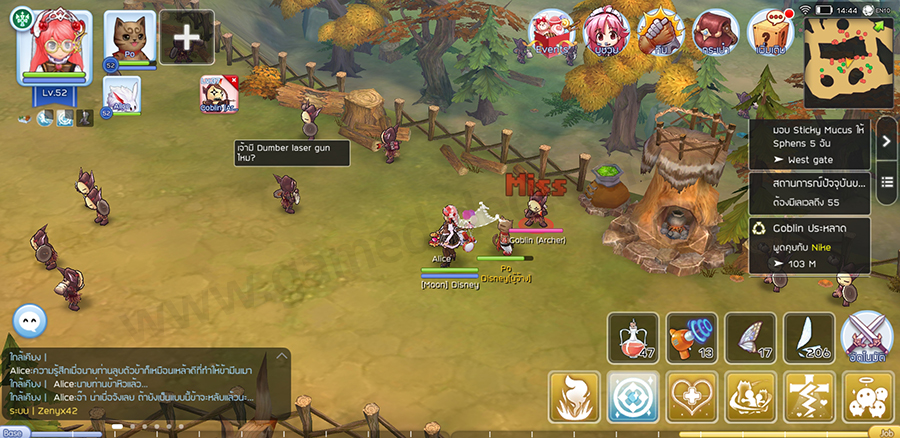Screen dimensions: 900x438
Task: Use the butterfly wing item
Action: [750, 337]
